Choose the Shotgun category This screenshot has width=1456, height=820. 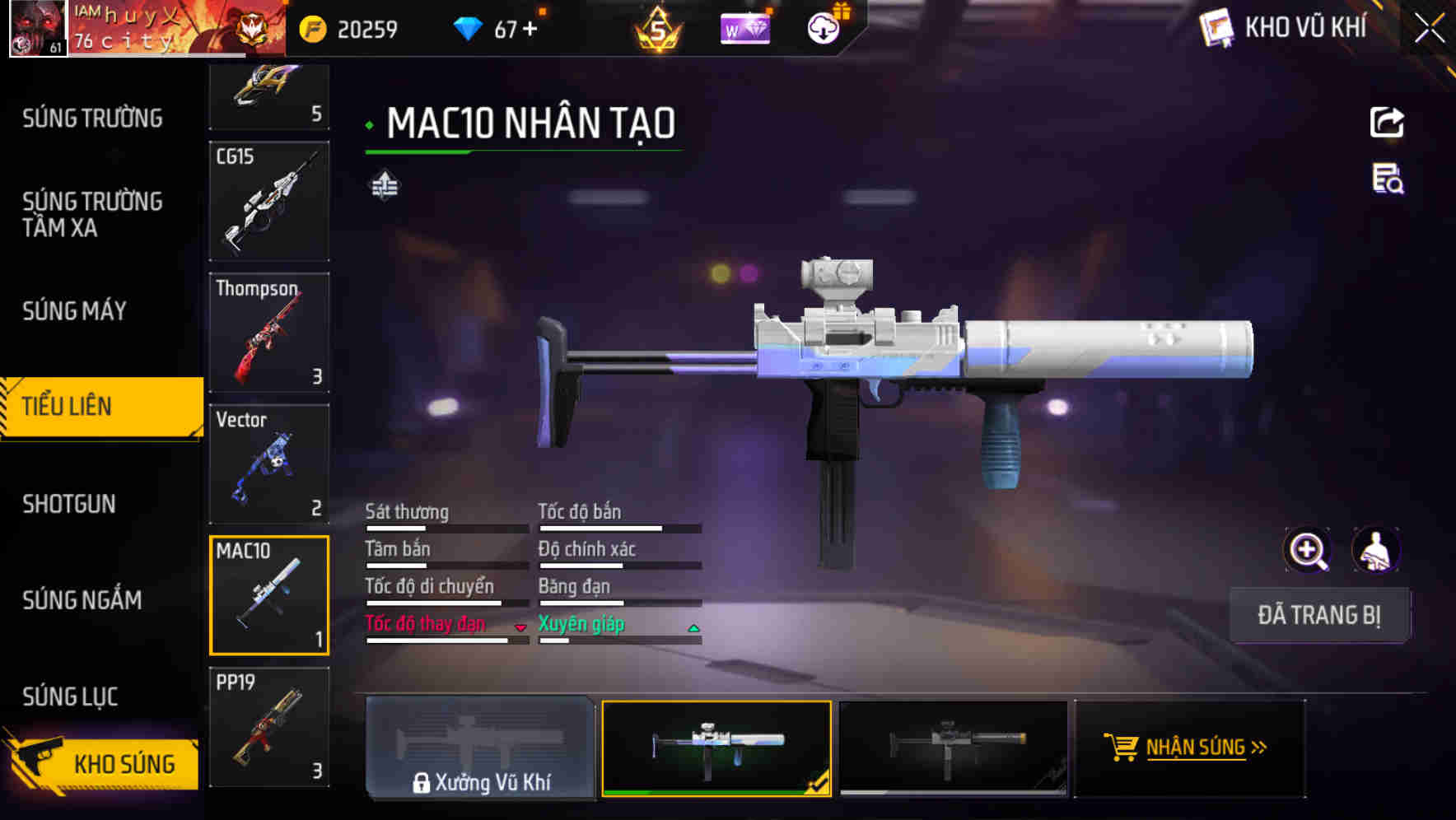click(x=69, y=504)
